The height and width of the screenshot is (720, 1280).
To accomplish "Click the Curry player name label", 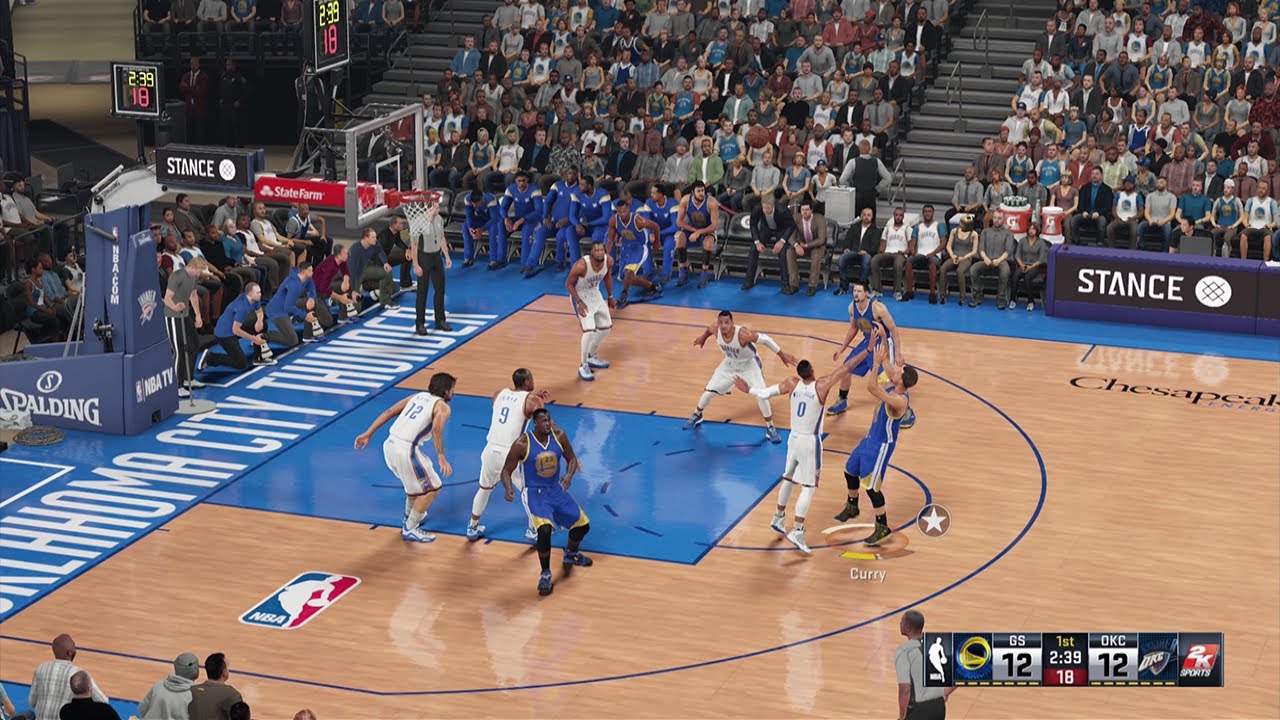I will (x=866, y=573).
